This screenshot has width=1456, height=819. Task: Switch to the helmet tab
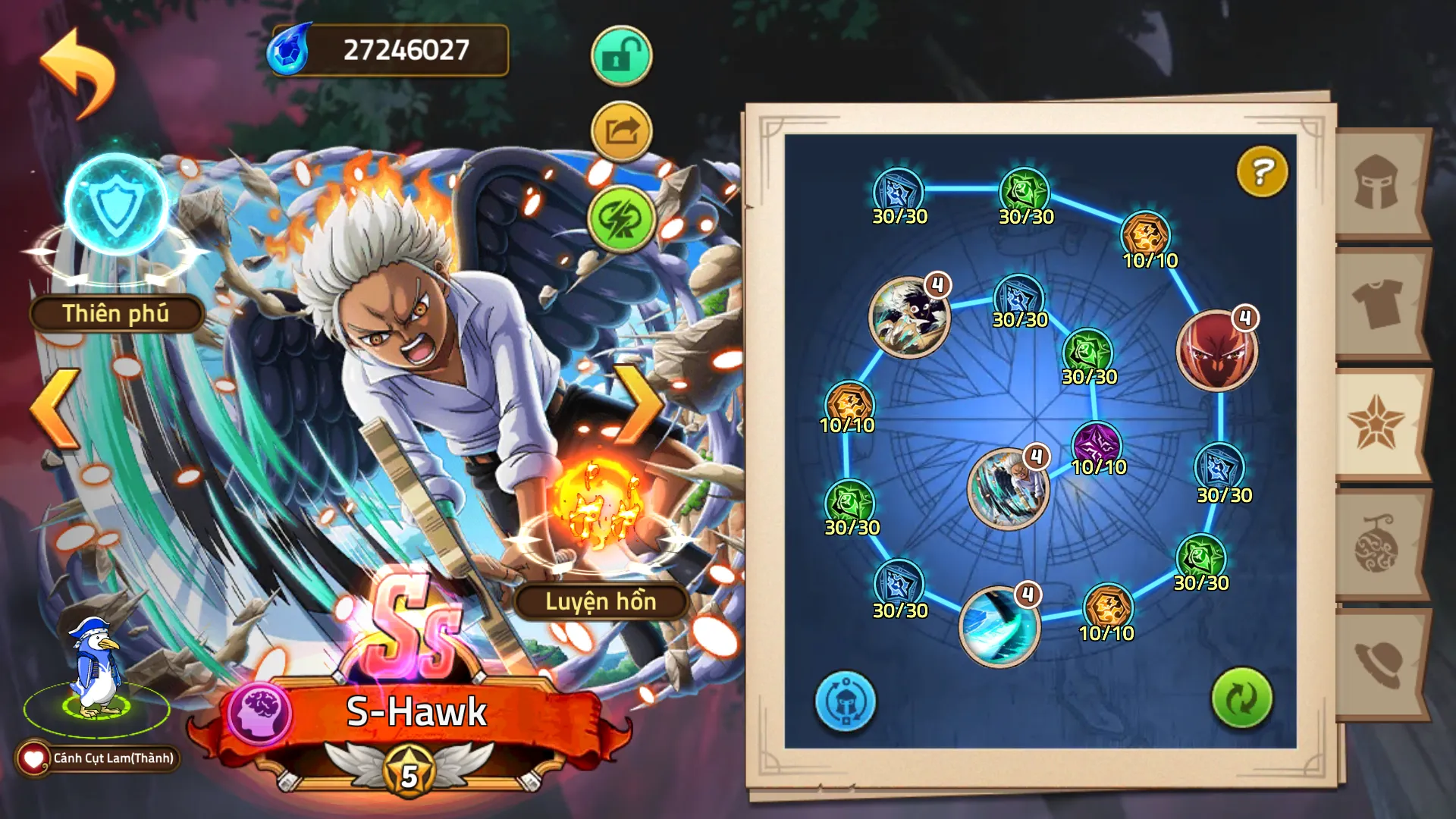tap(1376, 183)
